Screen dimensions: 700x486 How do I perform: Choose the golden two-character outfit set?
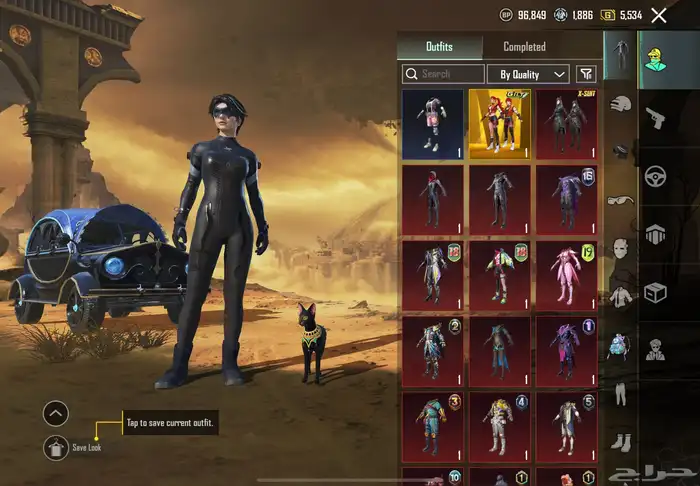pyautogui.click(x=499, y=124)
